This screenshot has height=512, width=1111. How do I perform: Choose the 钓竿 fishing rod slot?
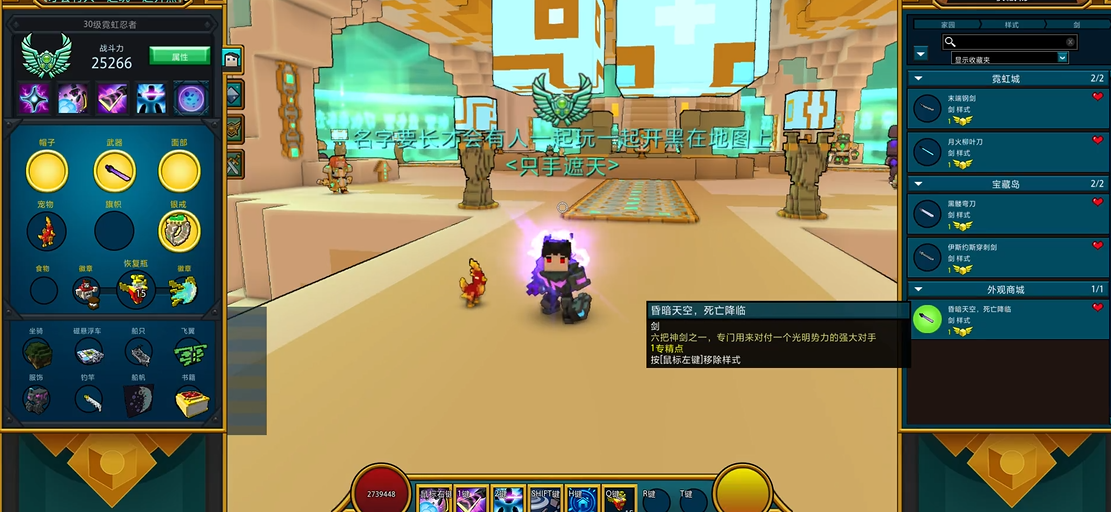(x=89, y=400)
